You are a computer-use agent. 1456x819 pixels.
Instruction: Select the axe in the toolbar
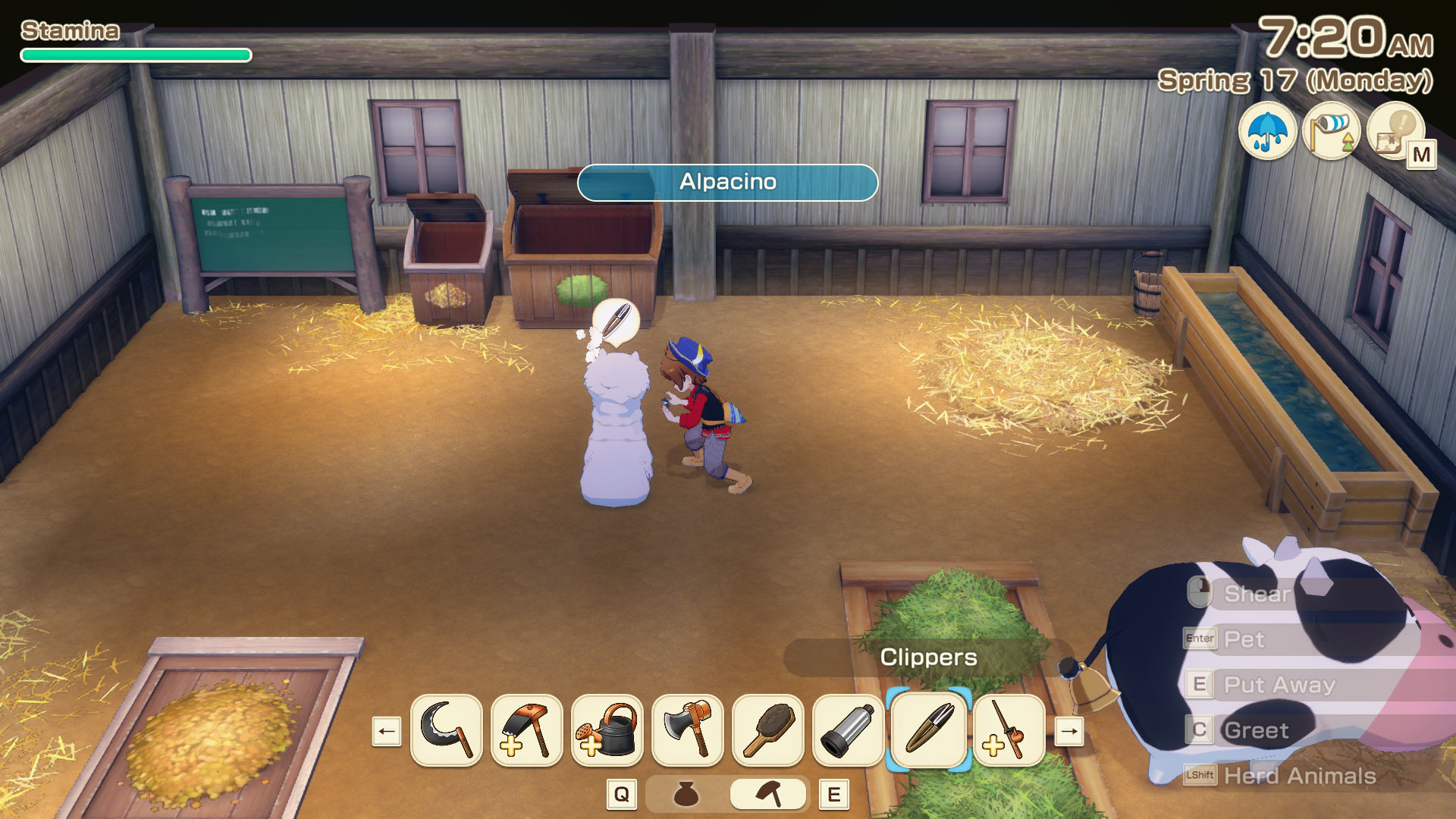pyautogui.click(x=688, y=730)
